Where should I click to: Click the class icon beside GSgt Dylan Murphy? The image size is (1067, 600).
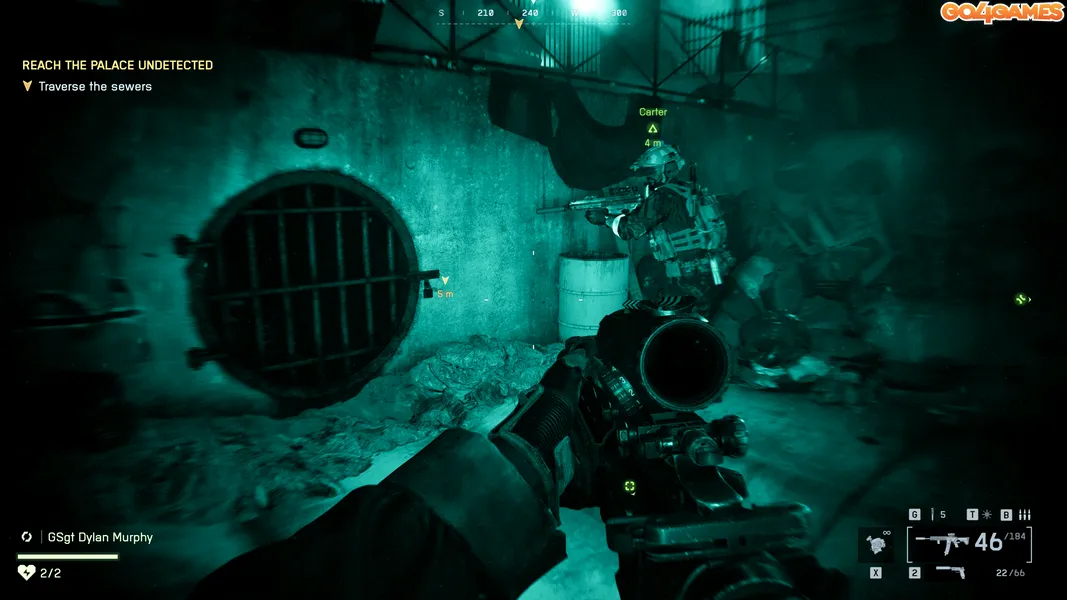(26, 537)
